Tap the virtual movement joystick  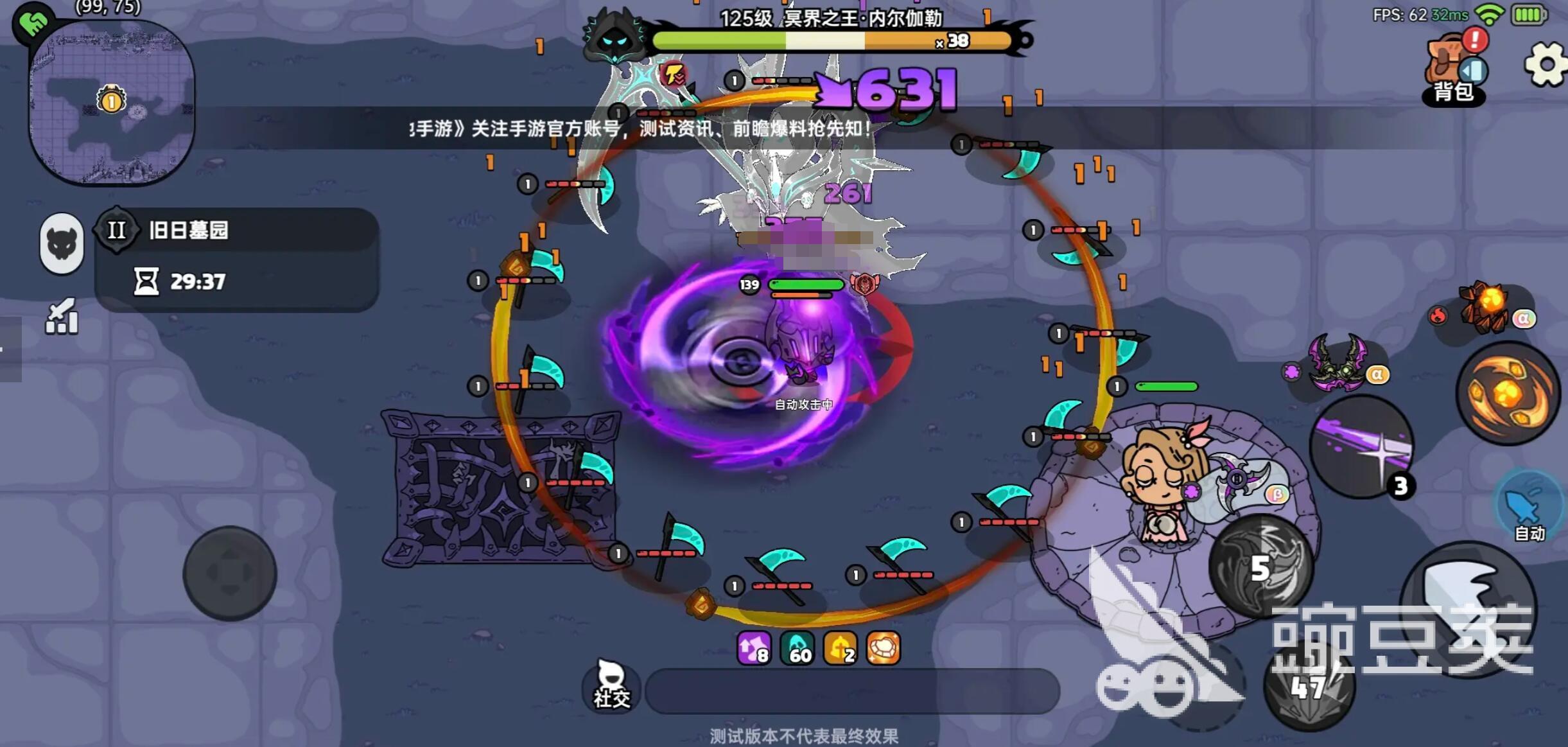coord(230,573)
